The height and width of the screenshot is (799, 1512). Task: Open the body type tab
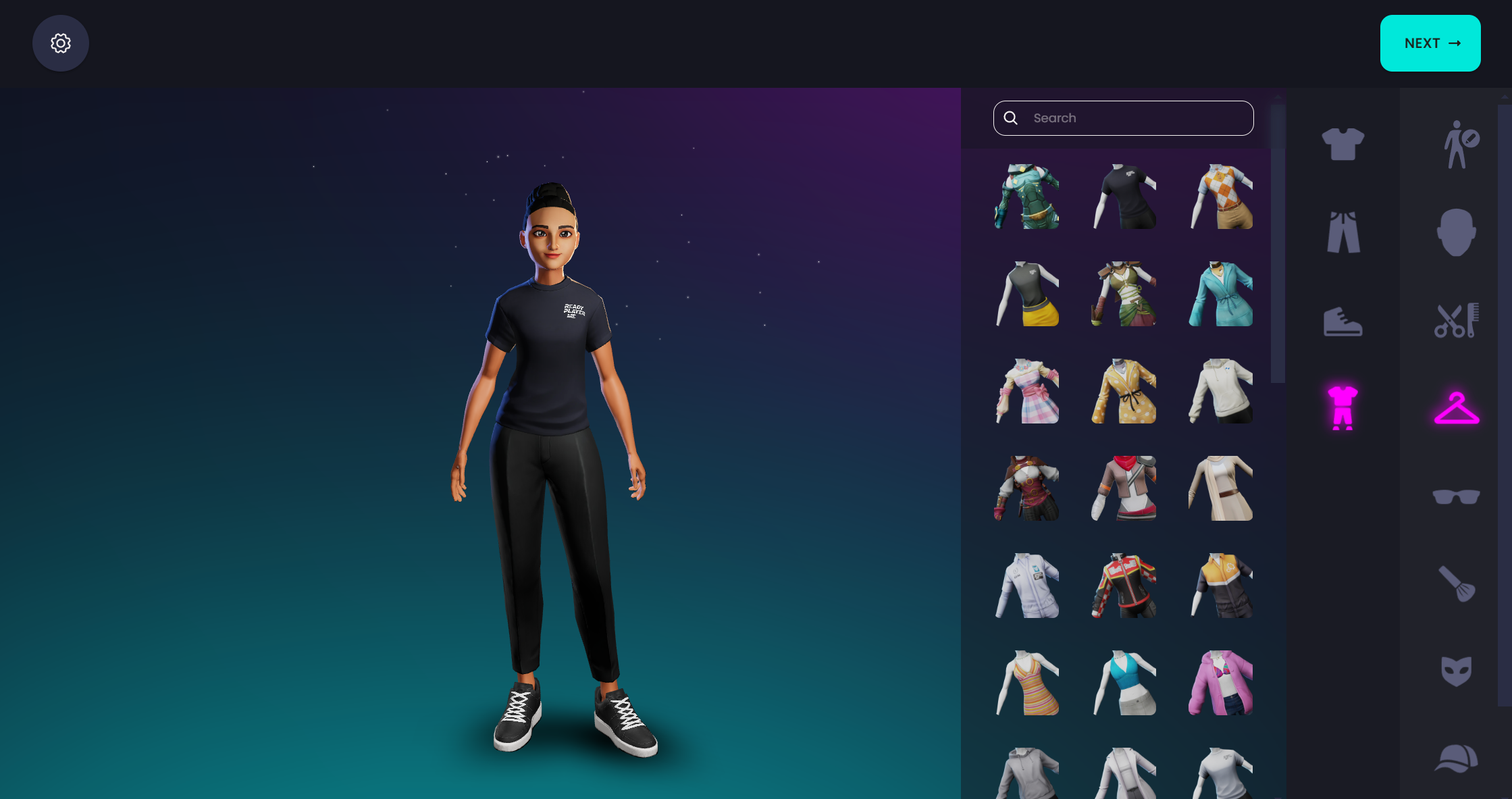[1457, 145]
